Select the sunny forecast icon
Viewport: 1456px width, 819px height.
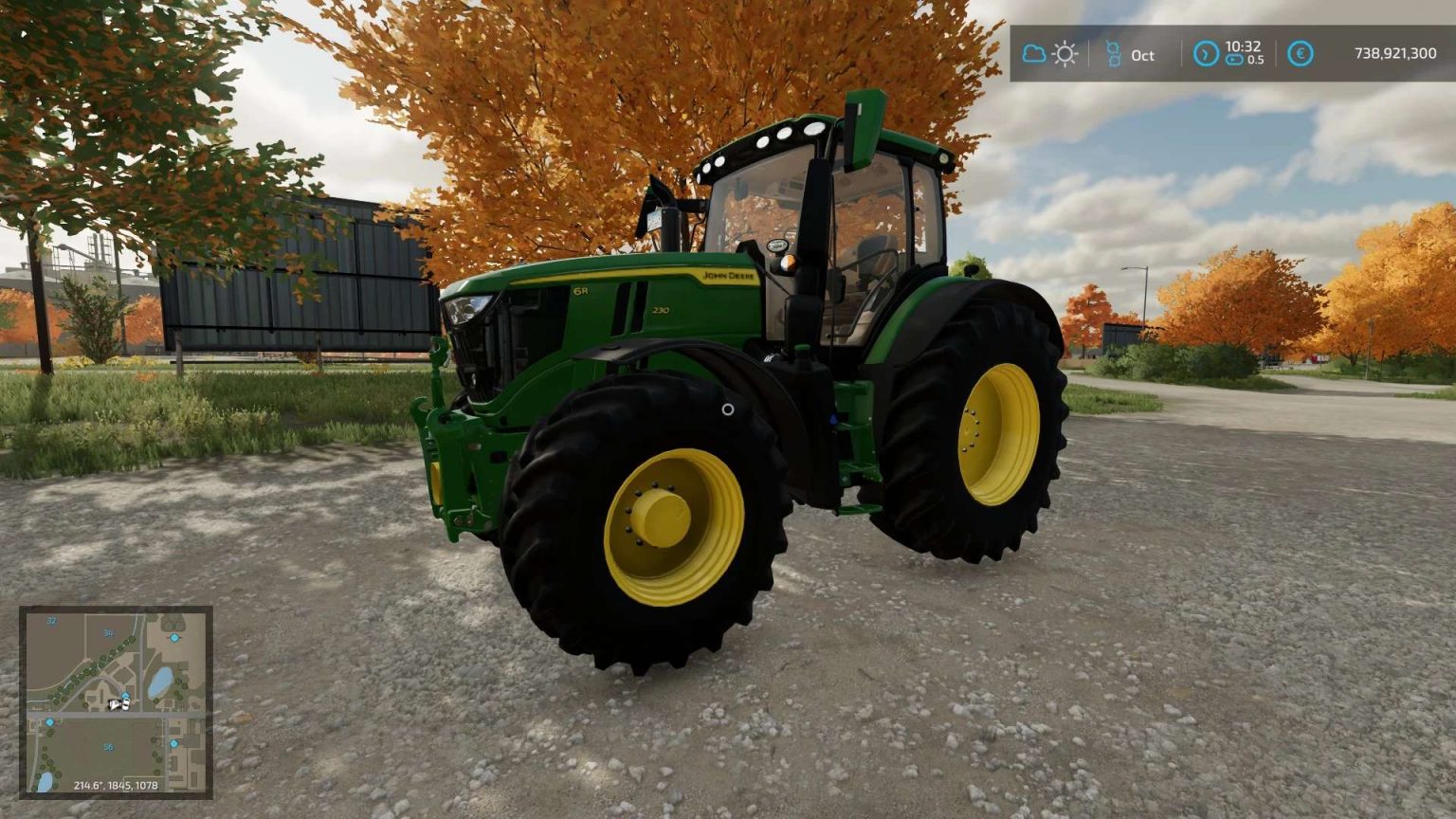(x=1066, y=55)
